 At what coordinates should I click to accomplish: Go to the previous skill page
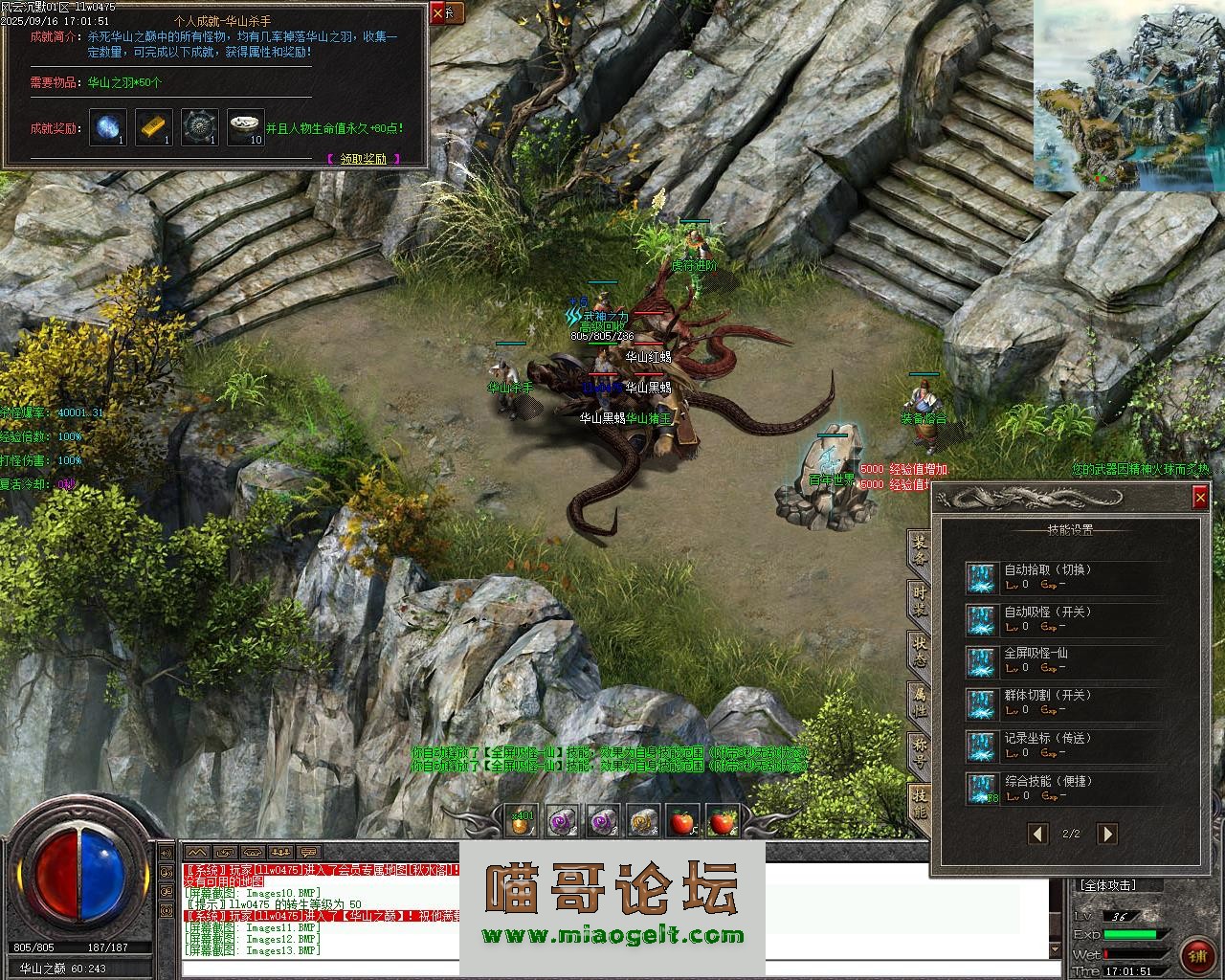pos(1037,834)
